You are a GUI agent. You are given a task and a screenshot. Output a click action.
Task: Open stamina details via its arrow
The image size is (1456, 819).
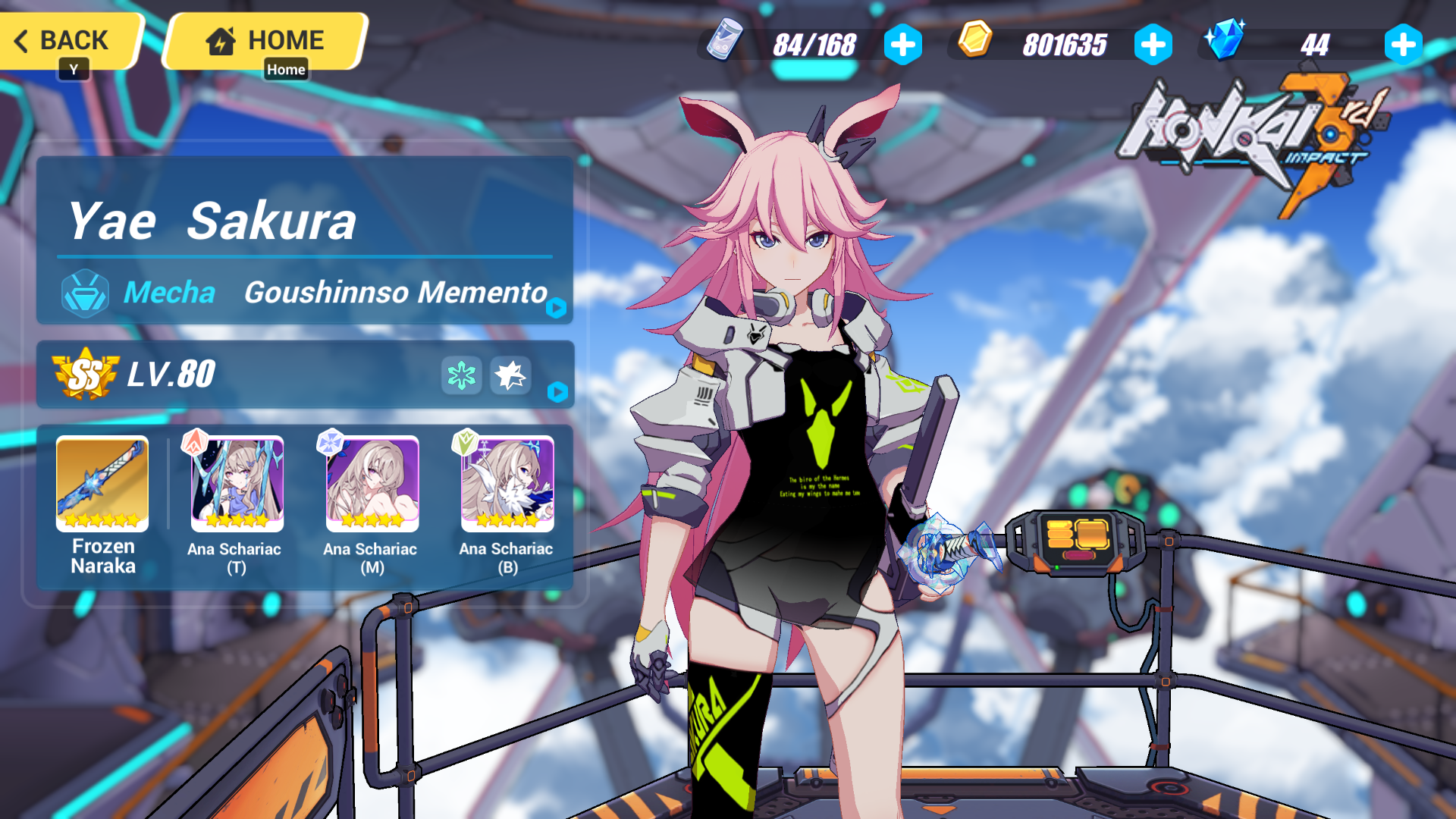(x=902, y=44)
